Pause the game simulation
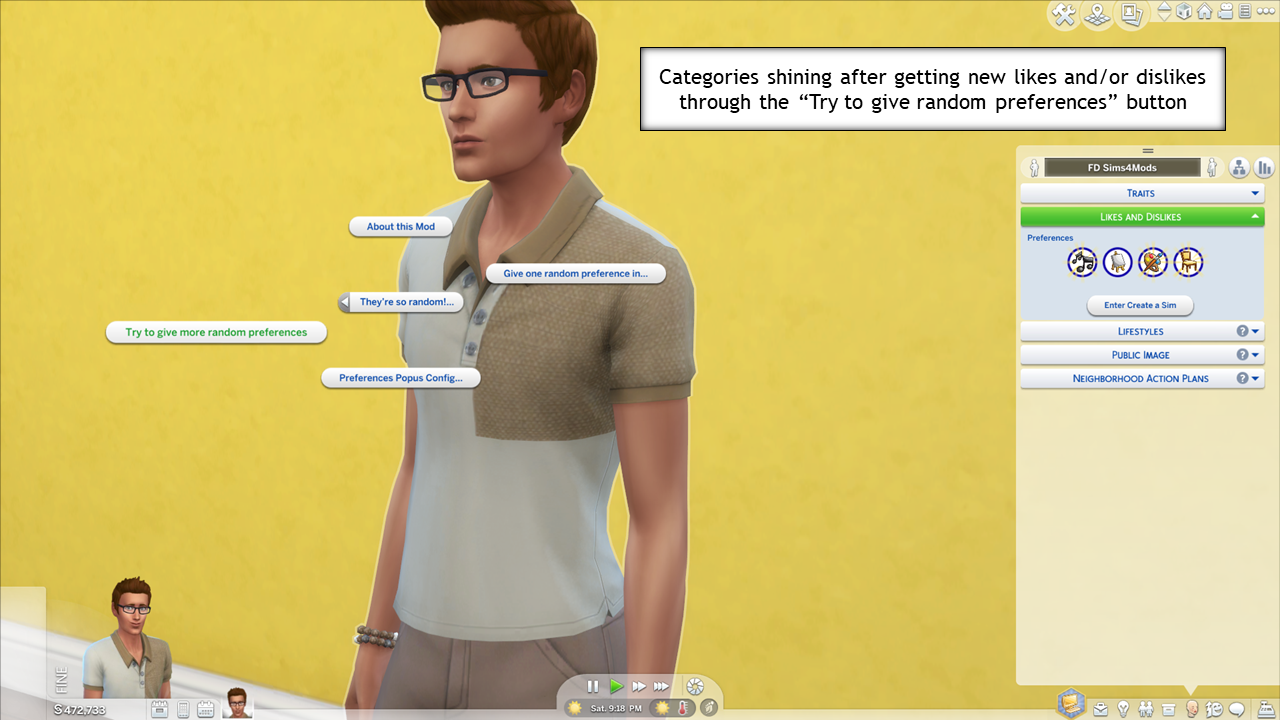Viewport: 1280px width, 720px height. tap(593, 686)
